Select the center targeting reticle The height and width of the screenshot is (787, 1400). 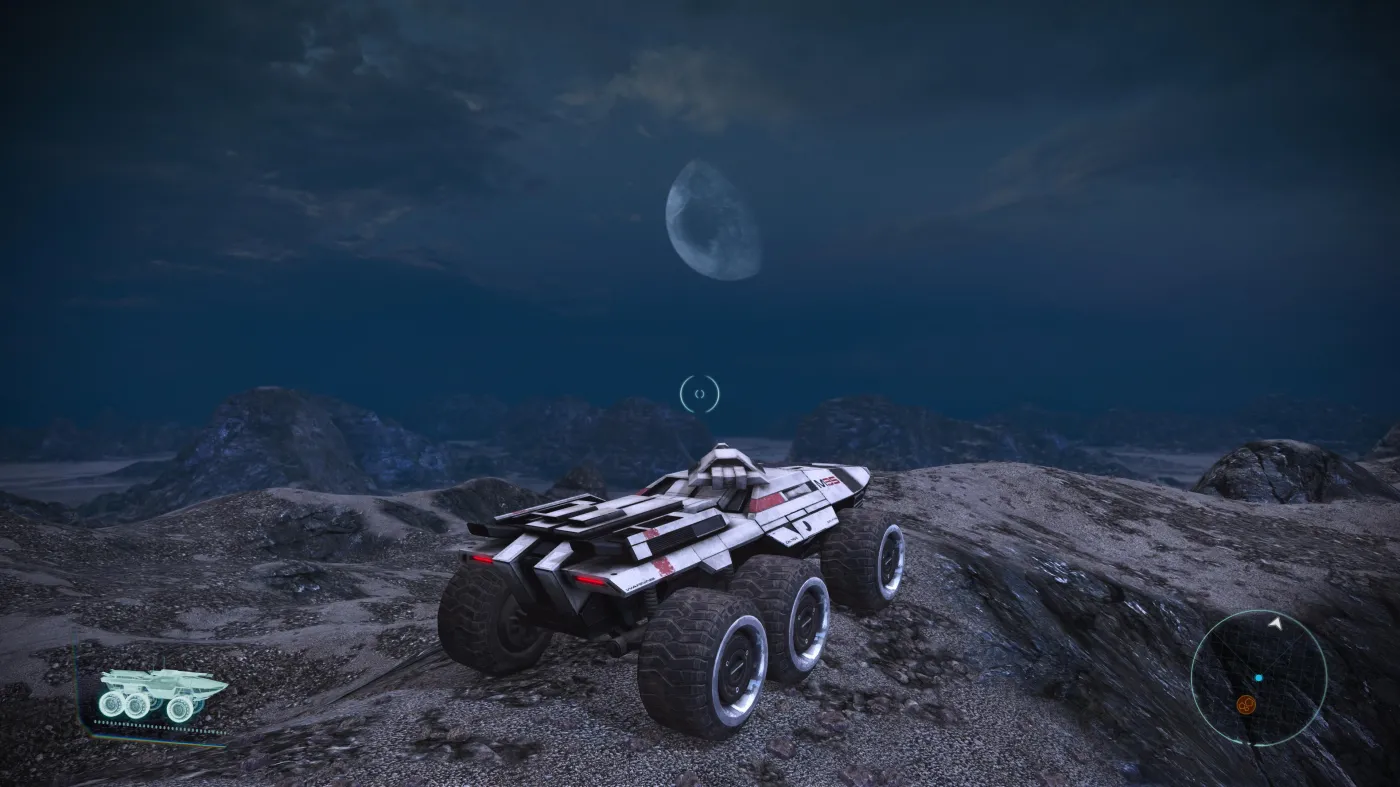point(700,394)
